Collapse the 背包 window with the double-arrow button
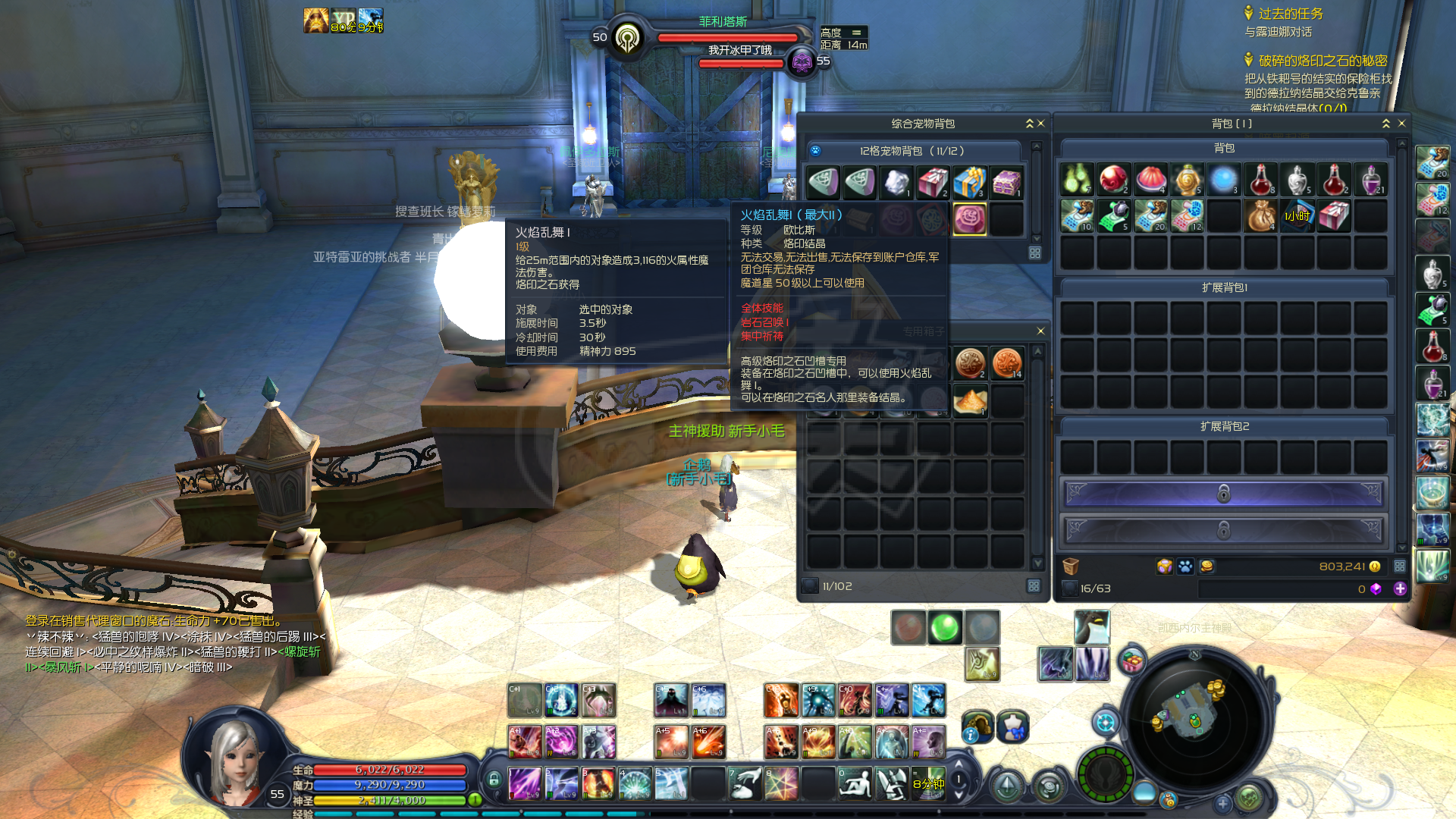 click(1386, 124)
